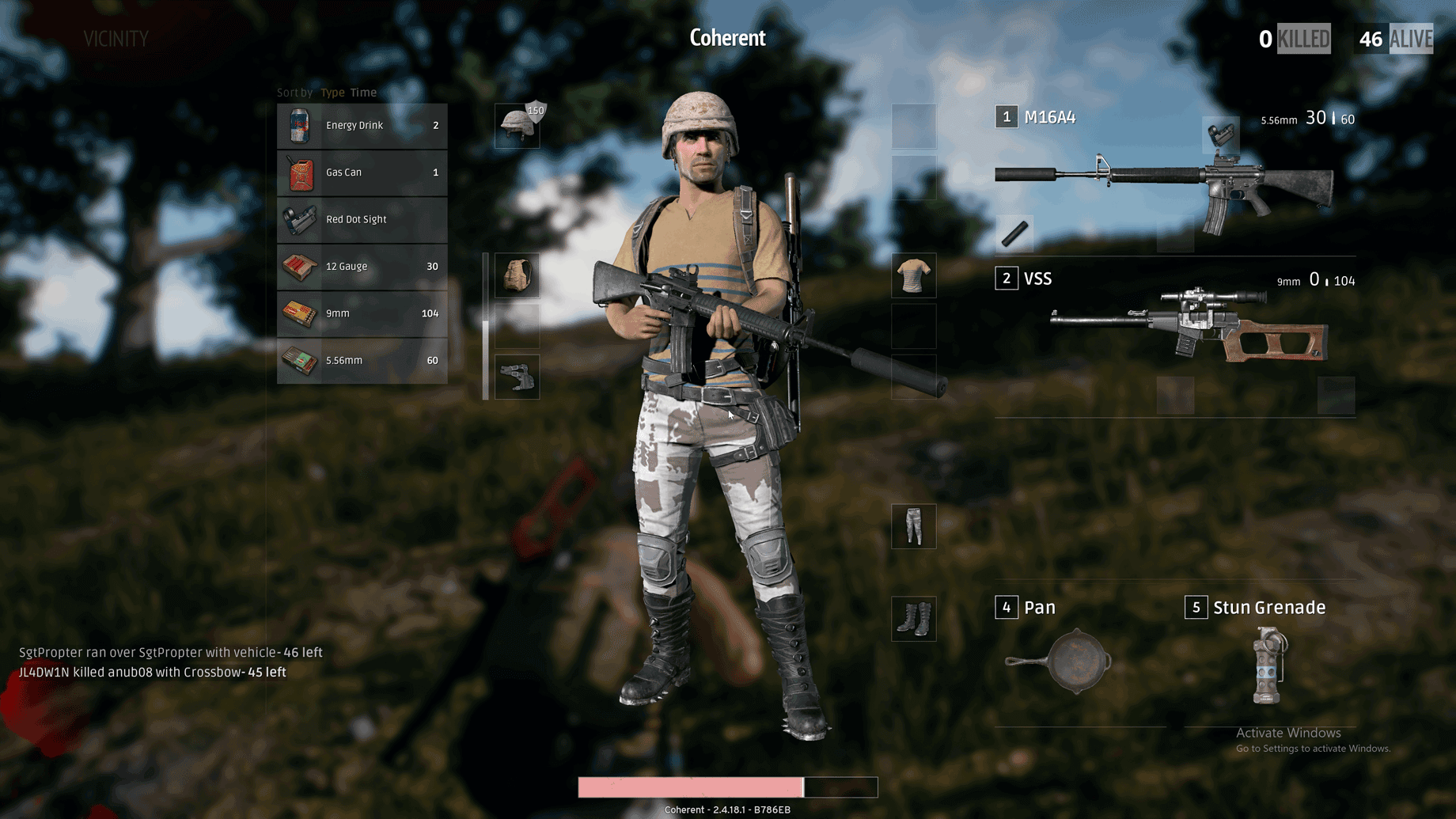Select the 5.56mm ammo row
The image size is (1456, 819).
pos(362,361)
